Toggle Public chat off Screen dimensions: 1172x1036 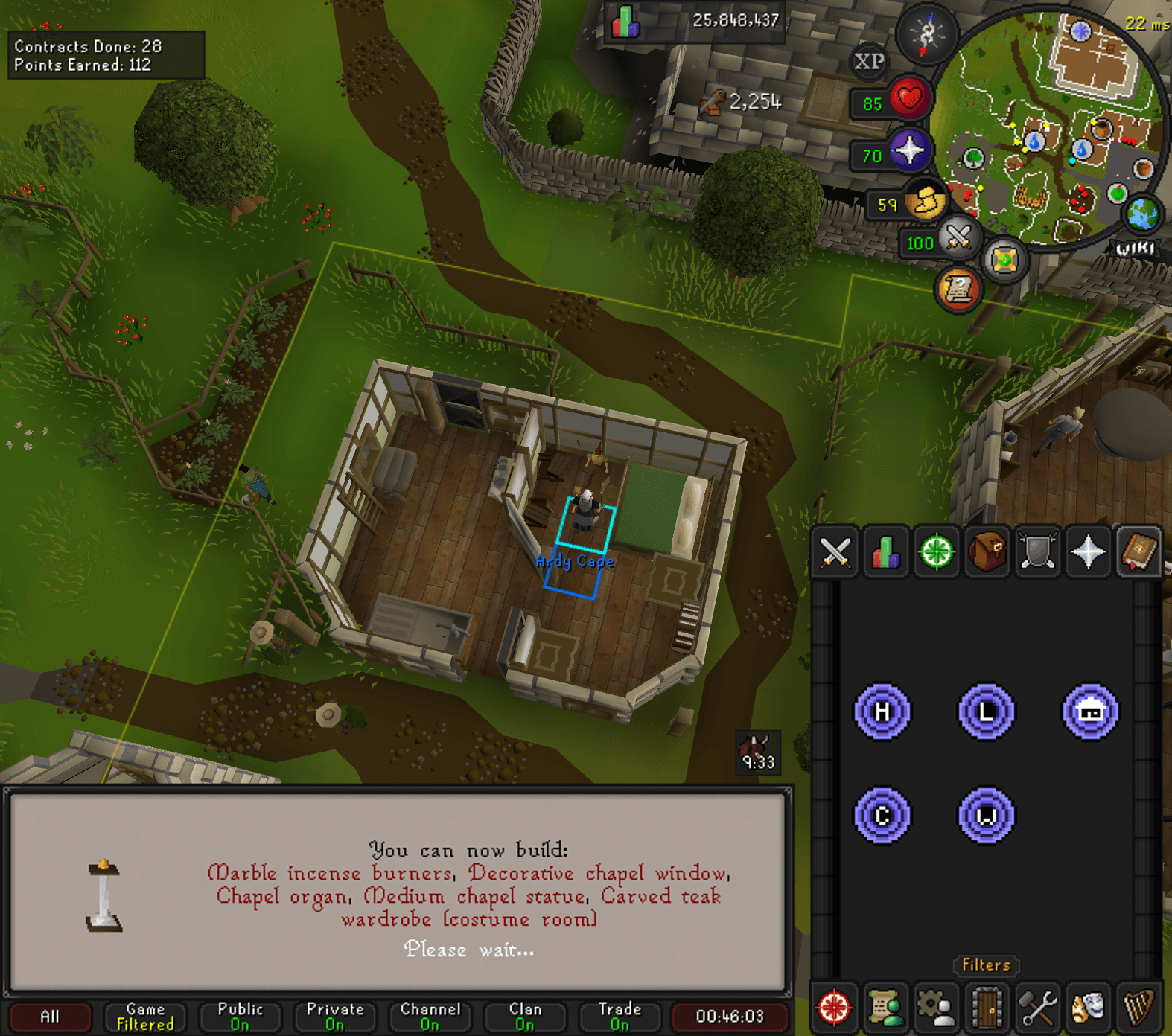click(240, 1017)
